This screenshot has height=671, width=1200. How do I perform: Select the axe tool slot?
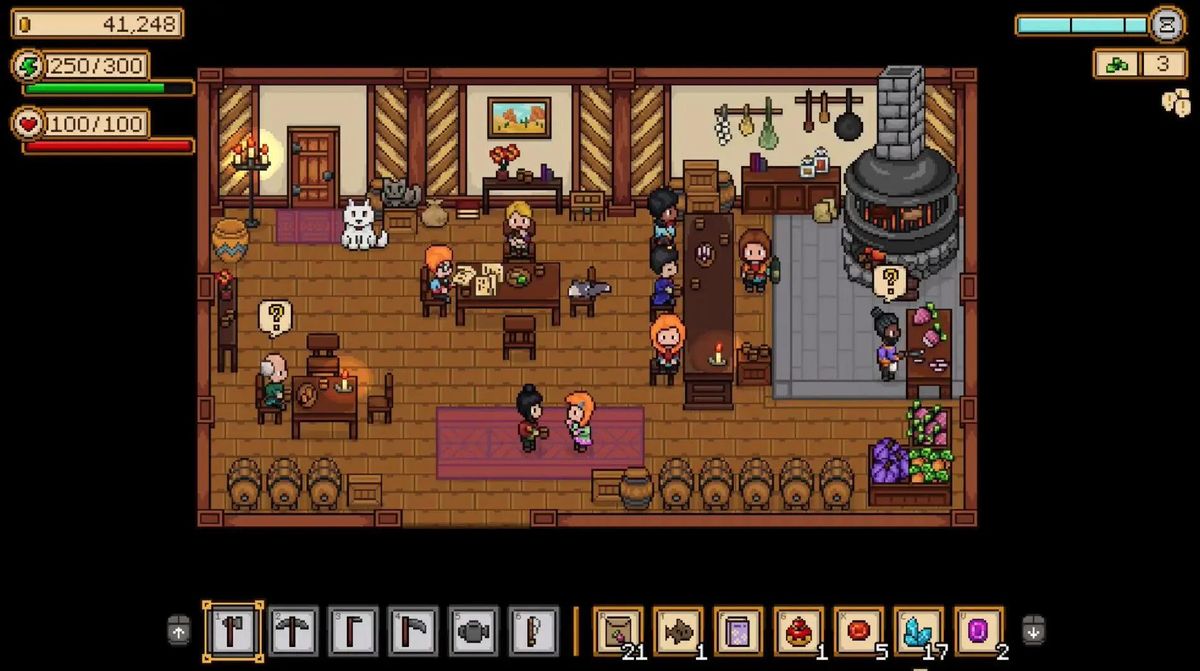(x=233, y=631)
